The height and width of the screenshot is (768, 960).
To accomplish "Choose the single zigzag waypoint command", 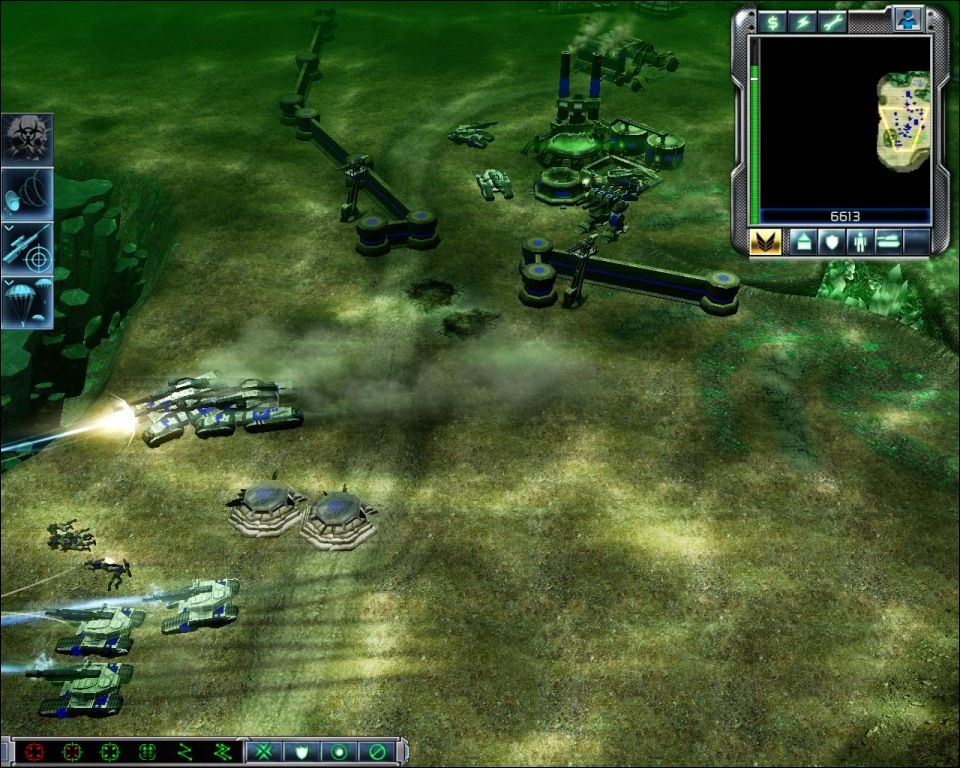I will 184,751.
